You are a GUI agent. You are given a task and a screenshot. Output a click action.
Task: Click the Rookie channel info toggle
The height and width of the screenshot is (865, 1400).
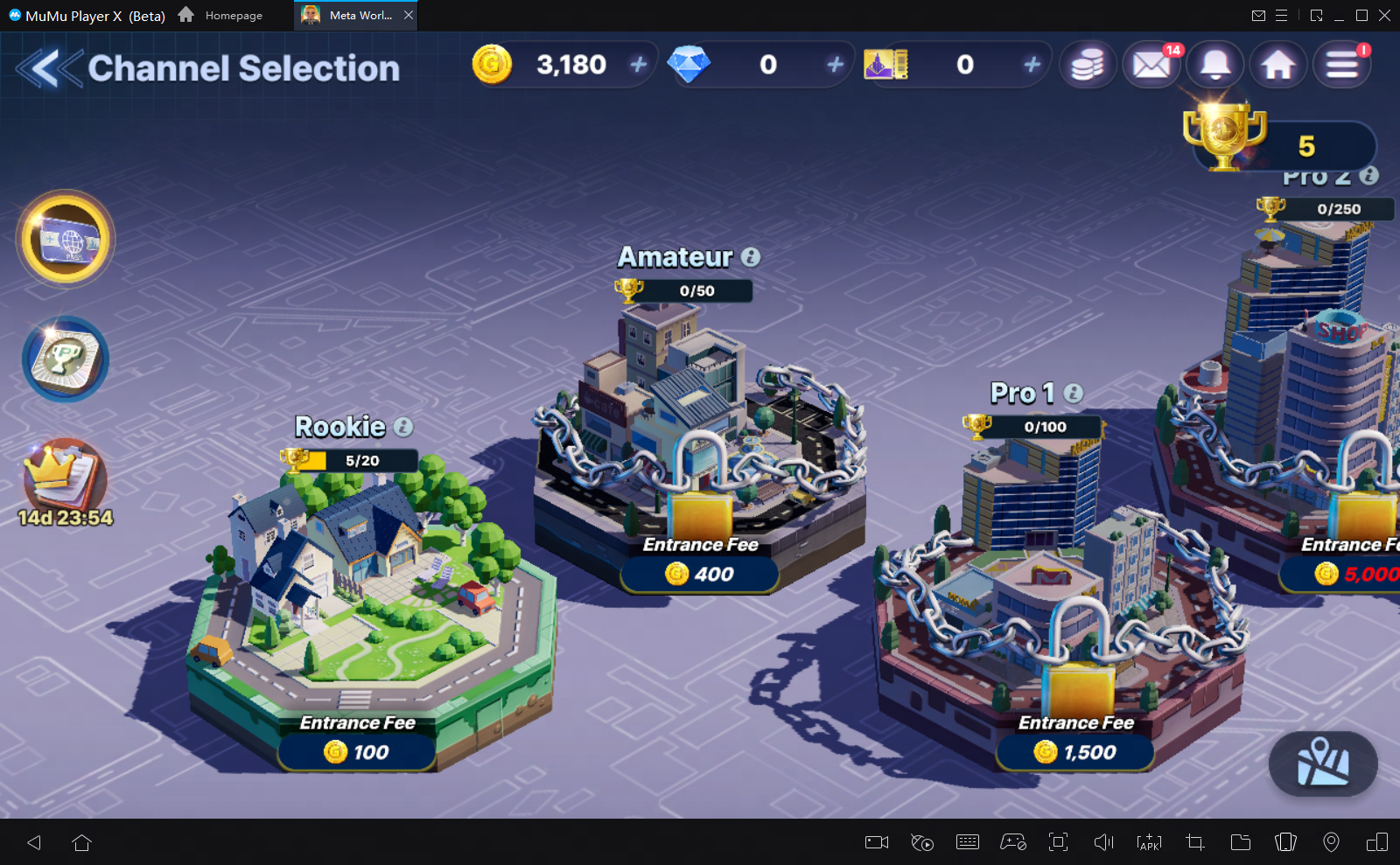coord(402,428)
